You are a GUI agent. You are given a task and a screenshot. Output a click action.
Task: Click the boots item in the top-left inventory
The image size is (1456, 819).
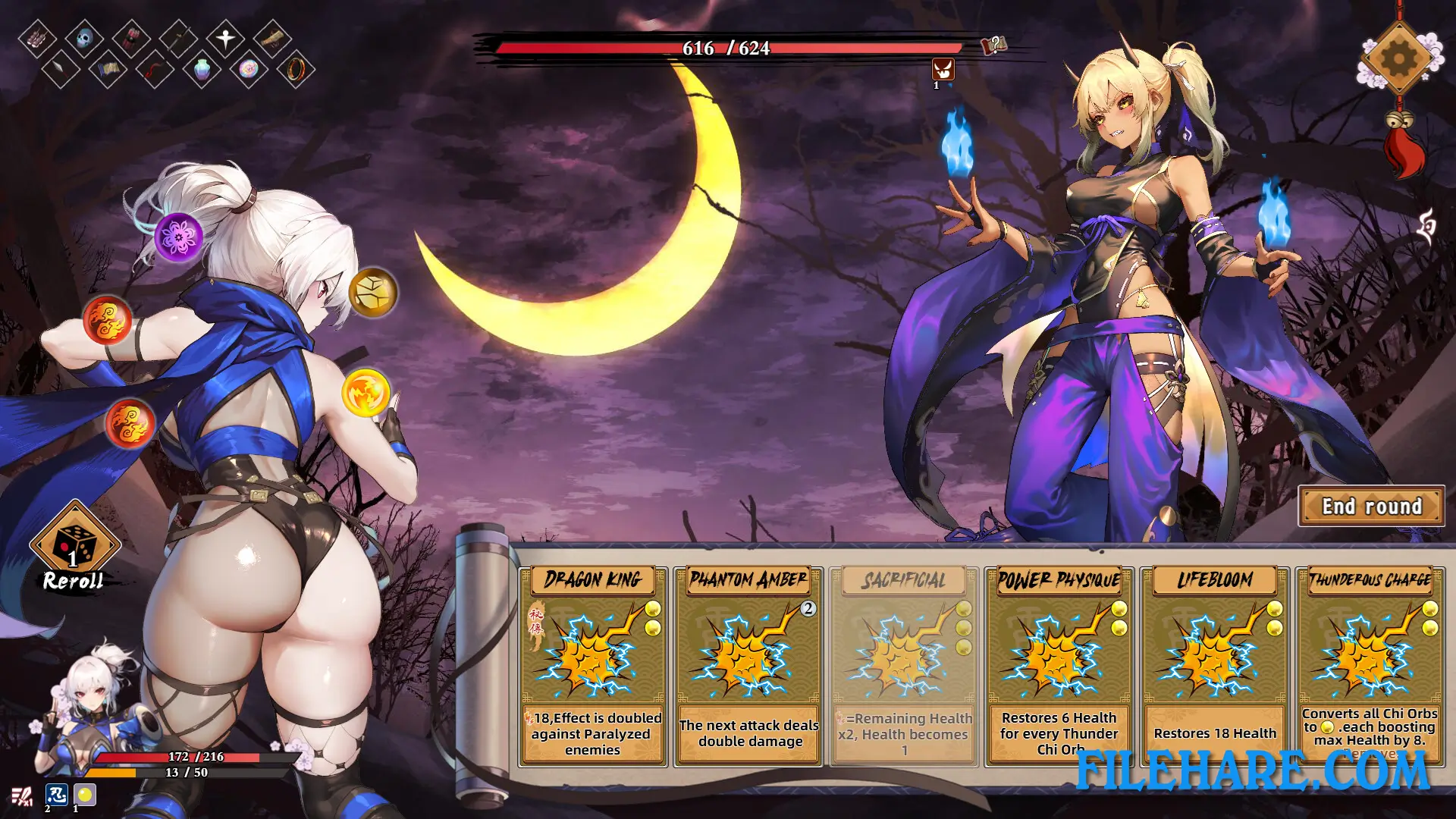tap(38, 37)
